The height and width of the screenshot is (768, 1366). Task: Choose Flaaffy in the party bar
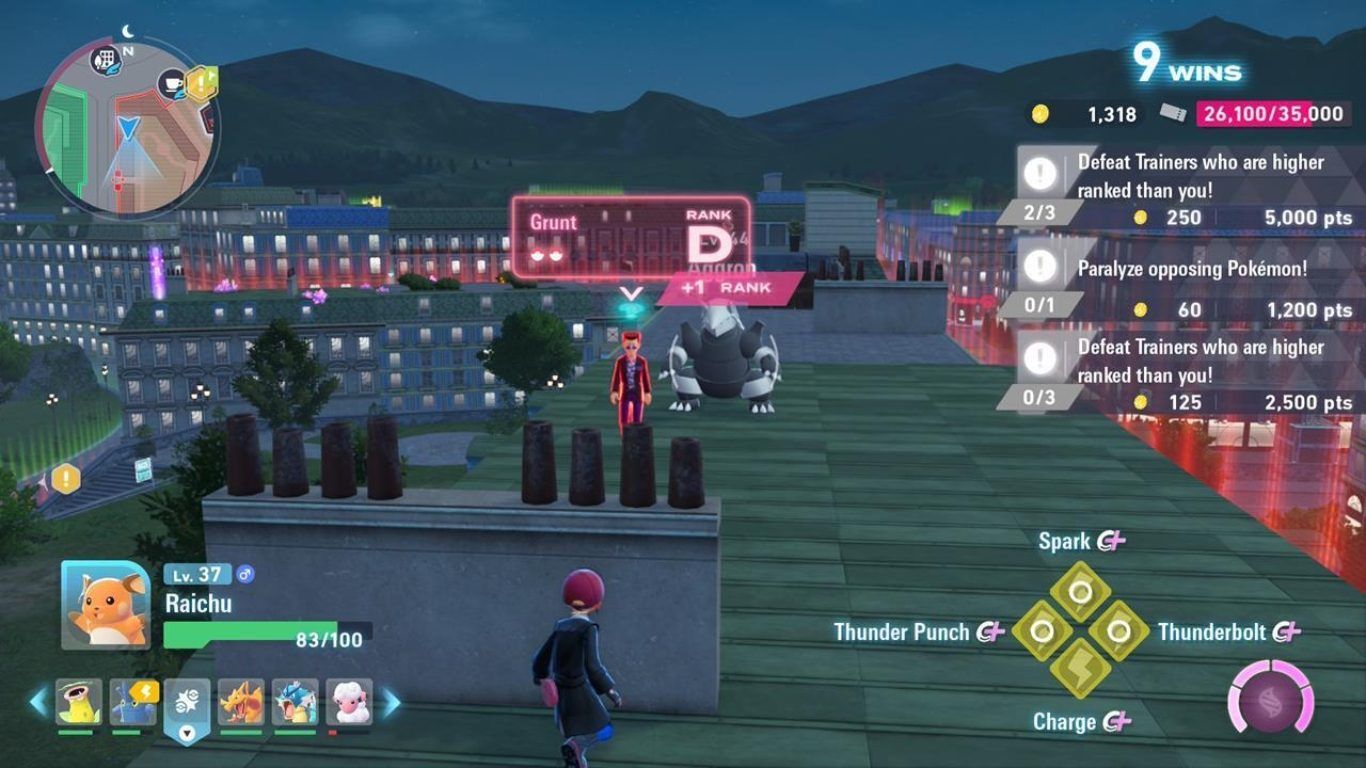click(348, 702)
